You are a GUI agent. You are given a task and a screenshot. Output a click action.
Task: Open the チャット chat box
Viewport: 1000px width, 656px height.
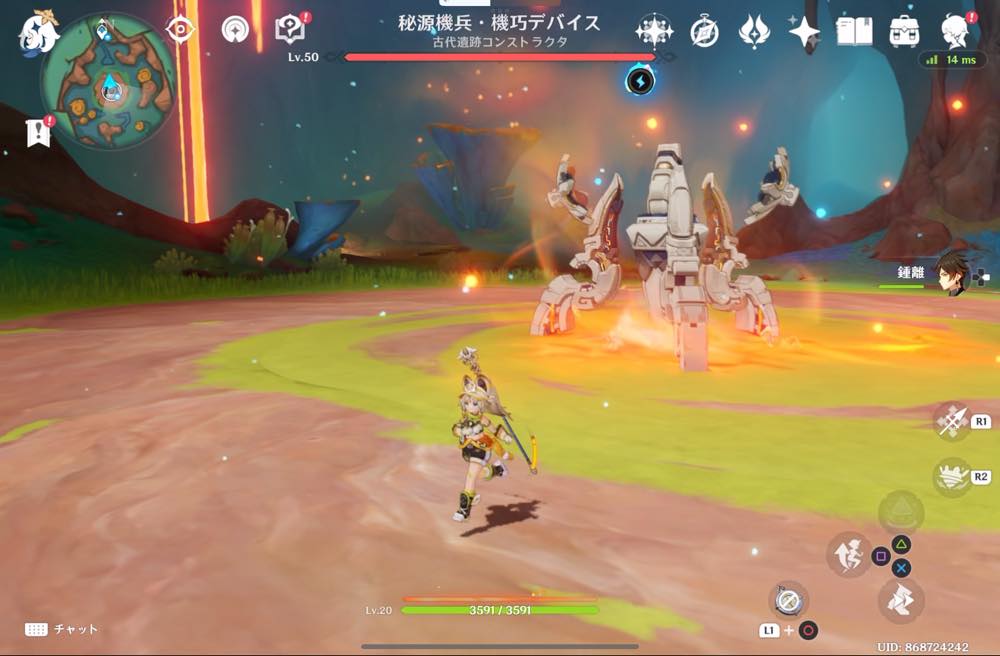point(62,629)
